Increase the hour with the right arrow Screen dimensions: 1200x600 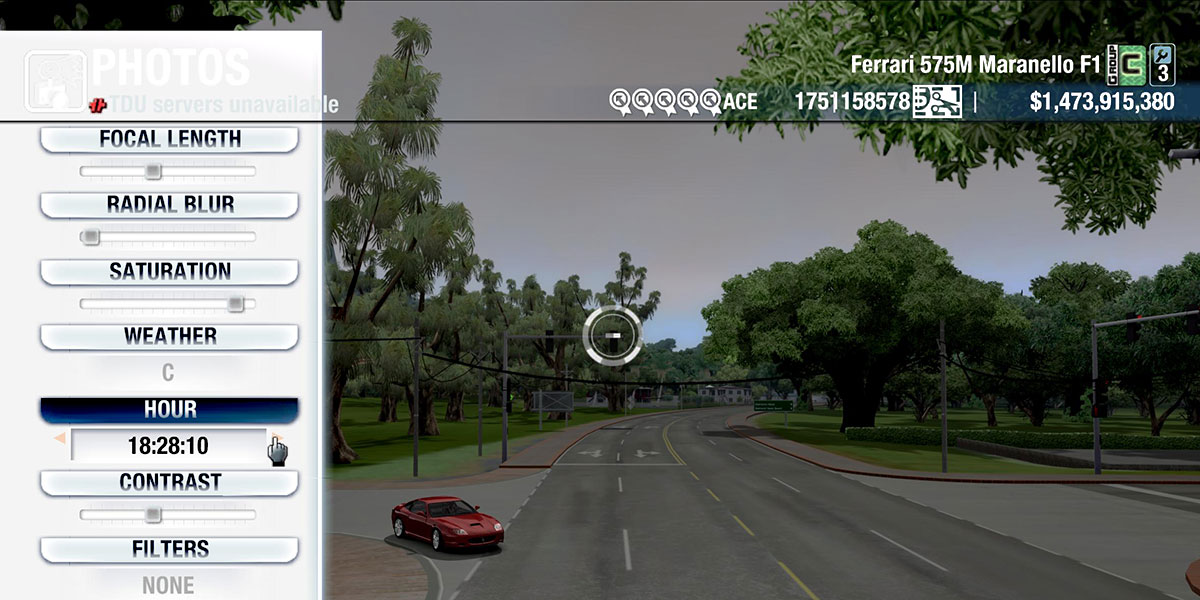pyautogui.click(x=272, y=438)
